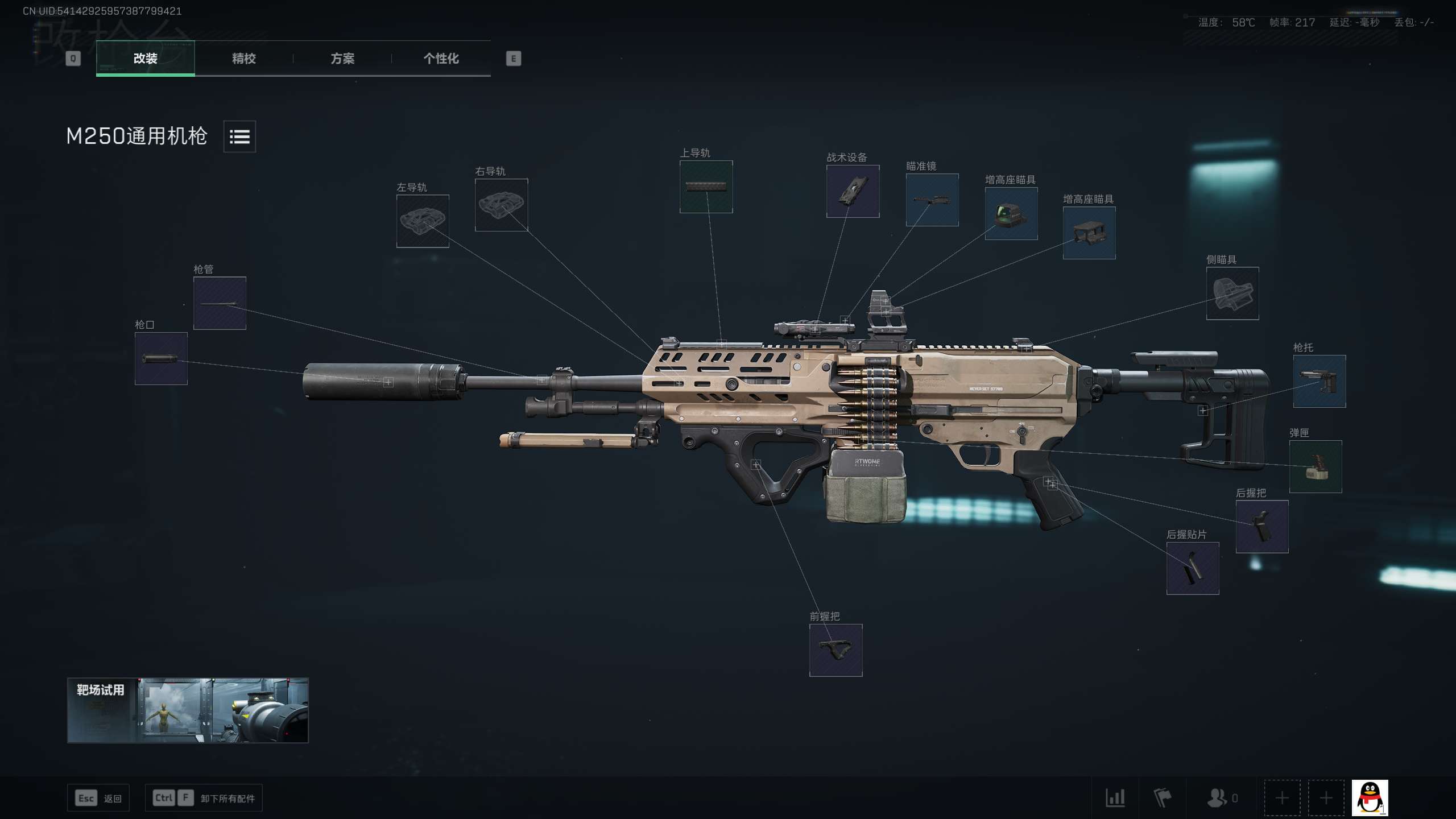Select the 枪托 stock slot
Viewport: 1456px width, 819px height.
click(1319, 381)
